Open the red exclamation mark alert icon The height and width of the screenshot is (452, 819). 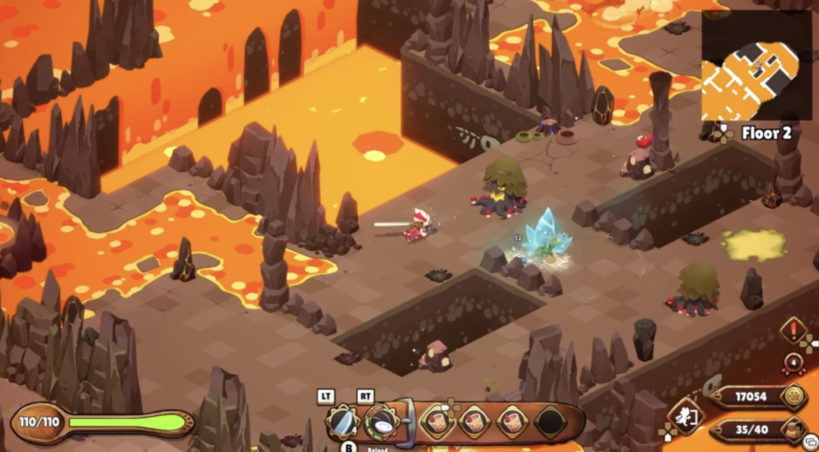pyautogui.click(x=794, y=329)
